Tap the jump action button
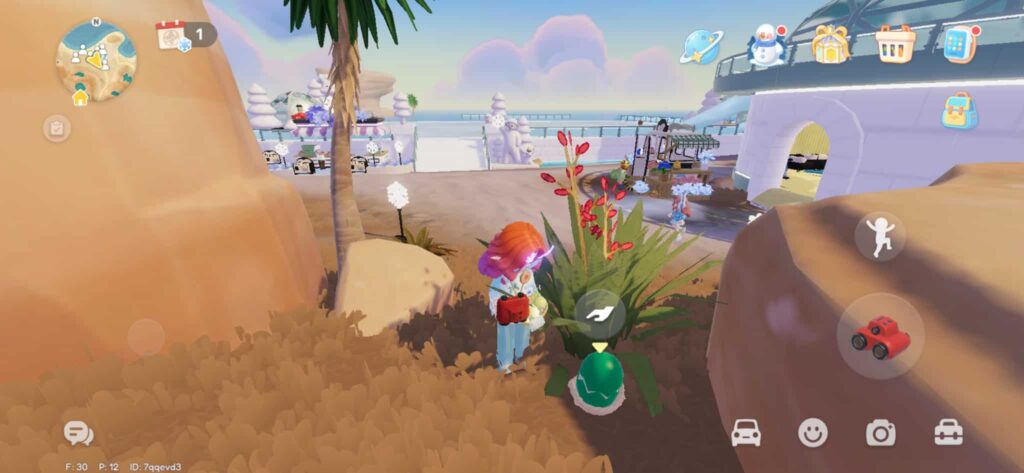 pos(880,237)
